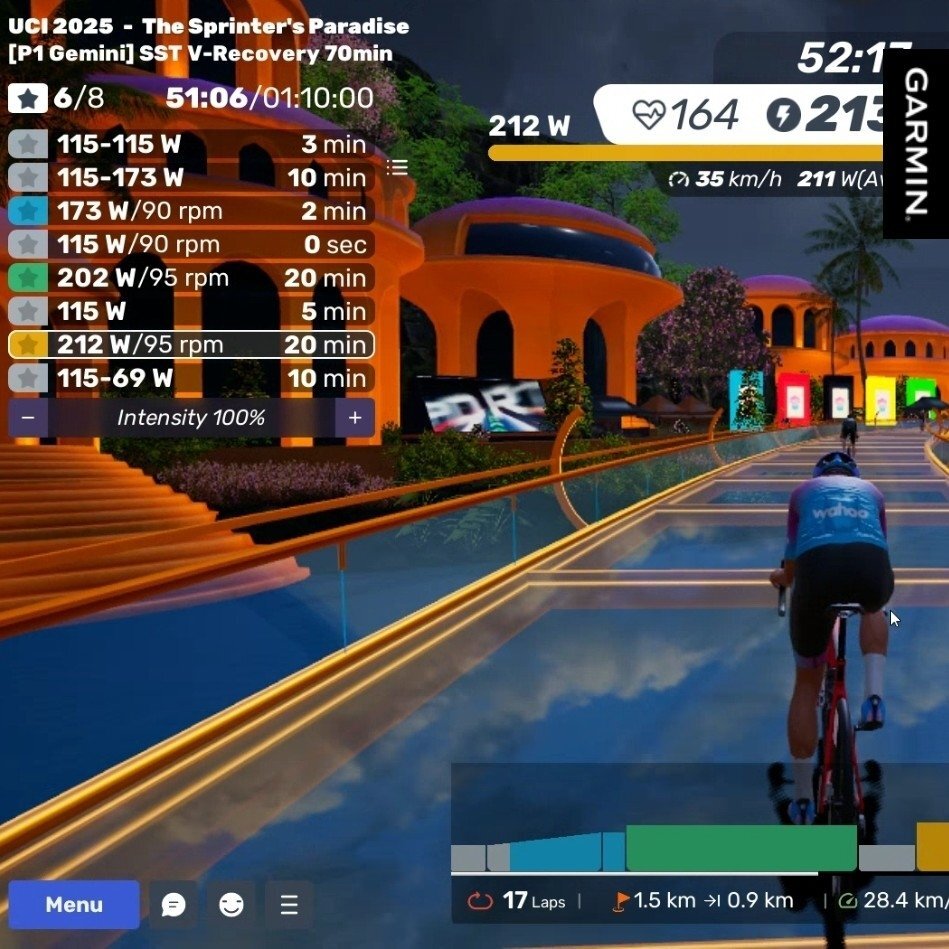Open the chat bubble message button
Image resolution: width=949 pixels, height=949 pixels.
174,905
